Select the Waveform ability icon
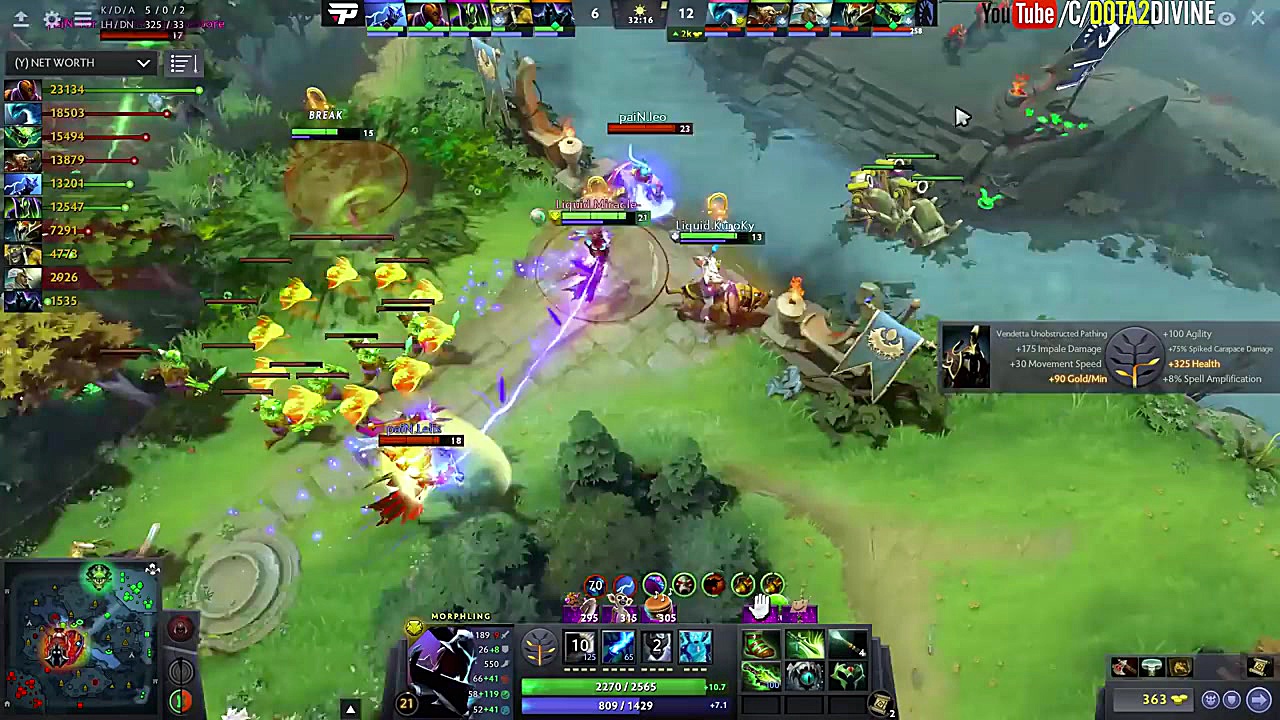The height and width of the screenshot is (720, 1280). coord(581,646)
